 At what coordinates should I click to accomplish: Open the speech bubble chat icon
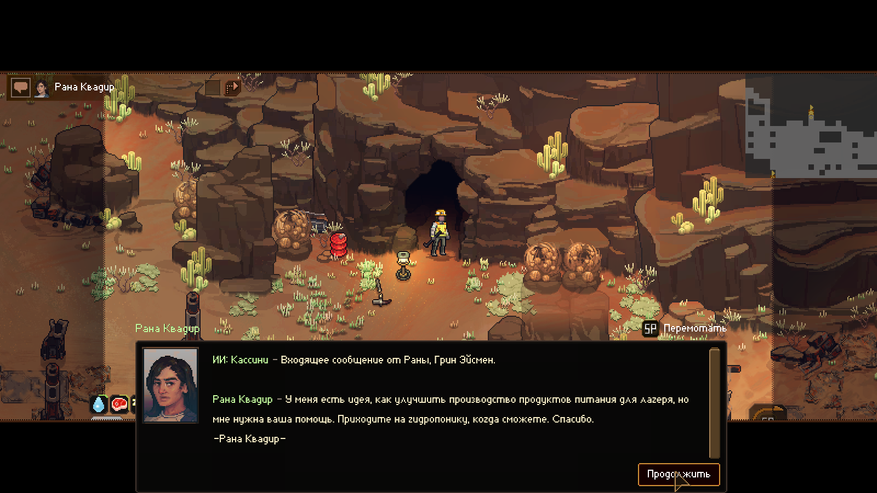(x=20, y=88)
